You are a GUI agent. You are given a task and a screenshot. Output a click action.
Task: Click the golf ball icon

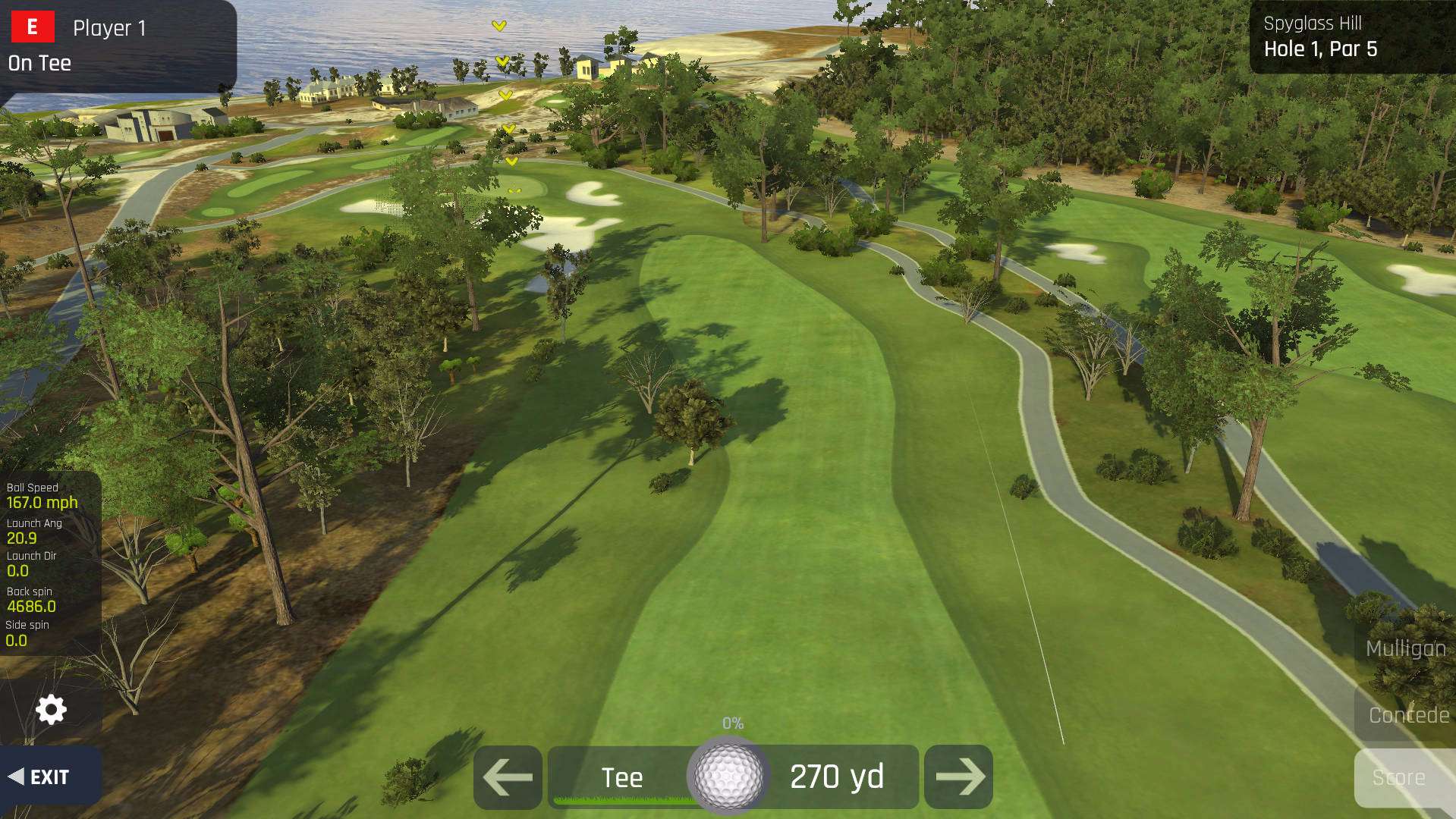tap(728, 775)
